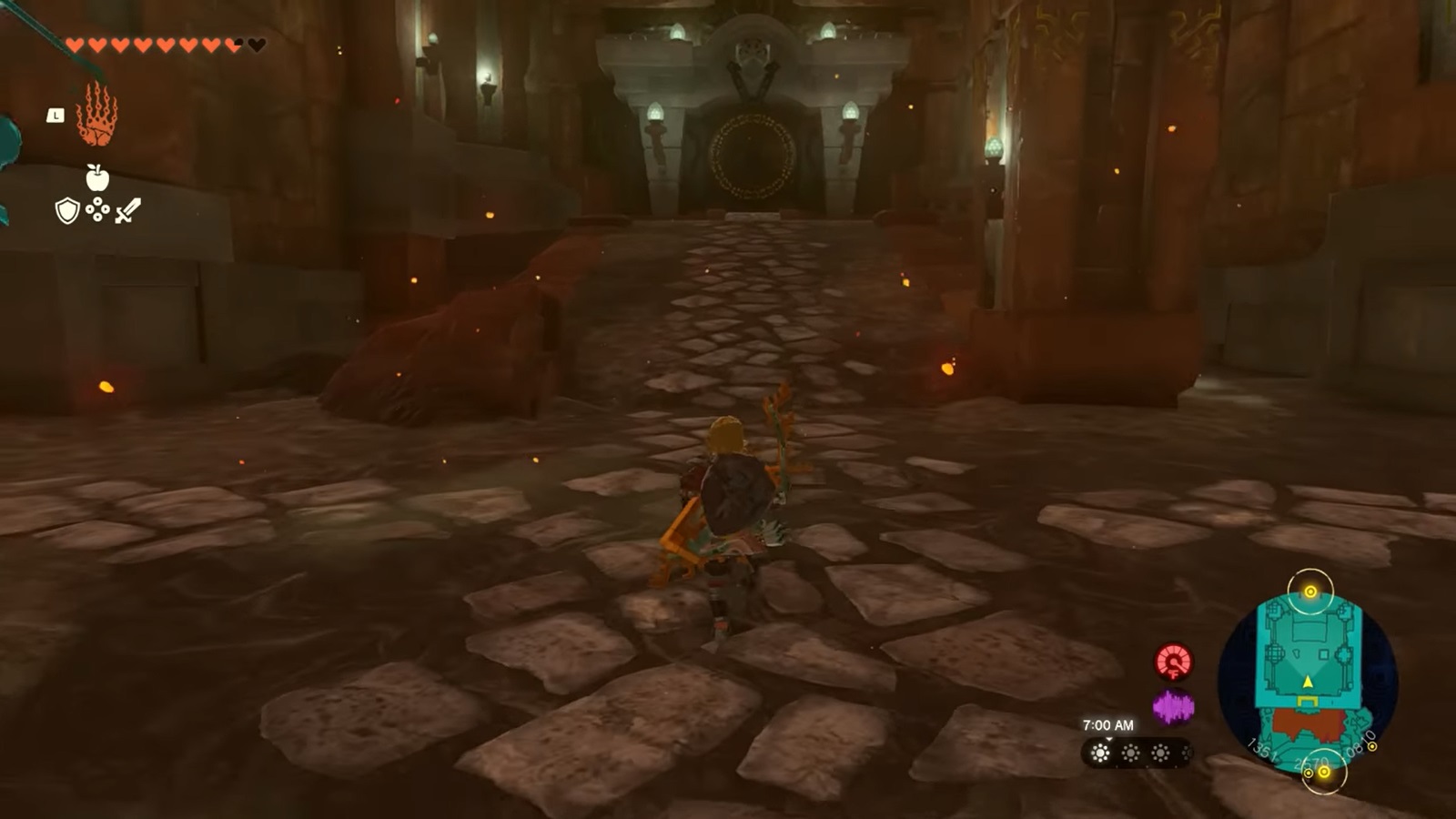Click the coordinate number 2570 below the minimap
1456x819 pixels.
pos(1312,763)
